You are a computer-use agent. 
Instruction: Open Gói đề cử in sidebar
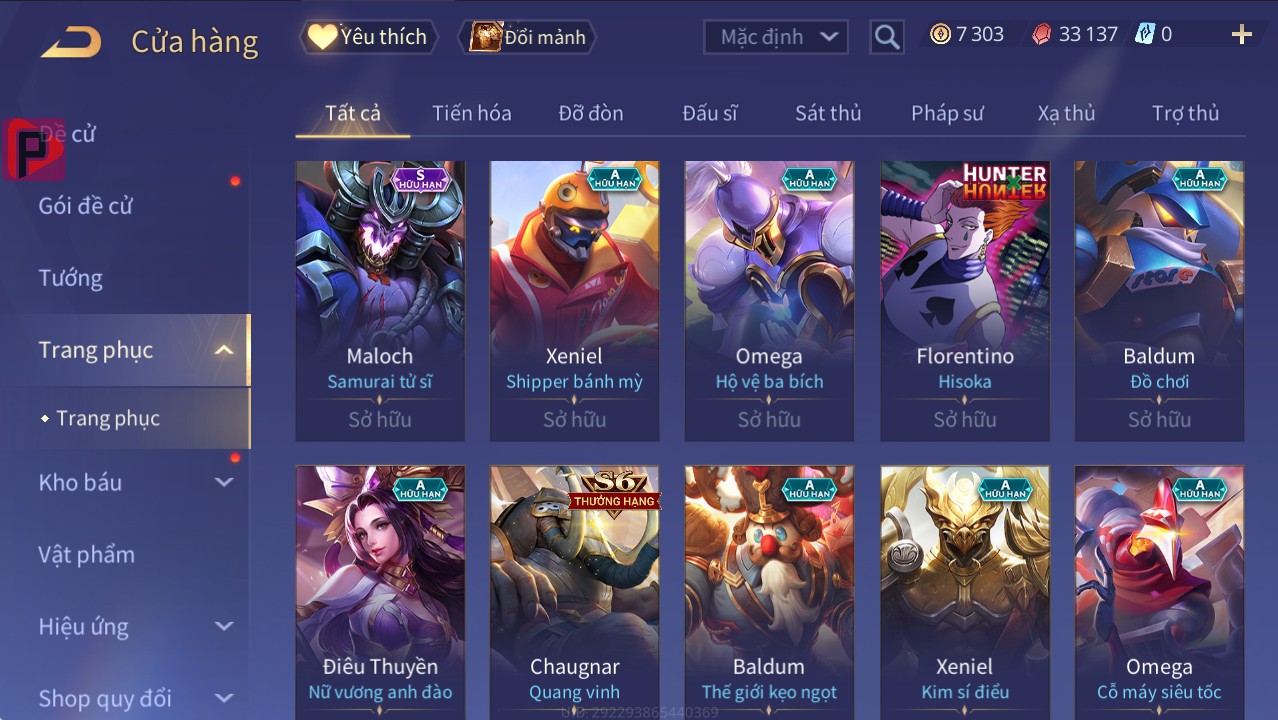(86, 206)
